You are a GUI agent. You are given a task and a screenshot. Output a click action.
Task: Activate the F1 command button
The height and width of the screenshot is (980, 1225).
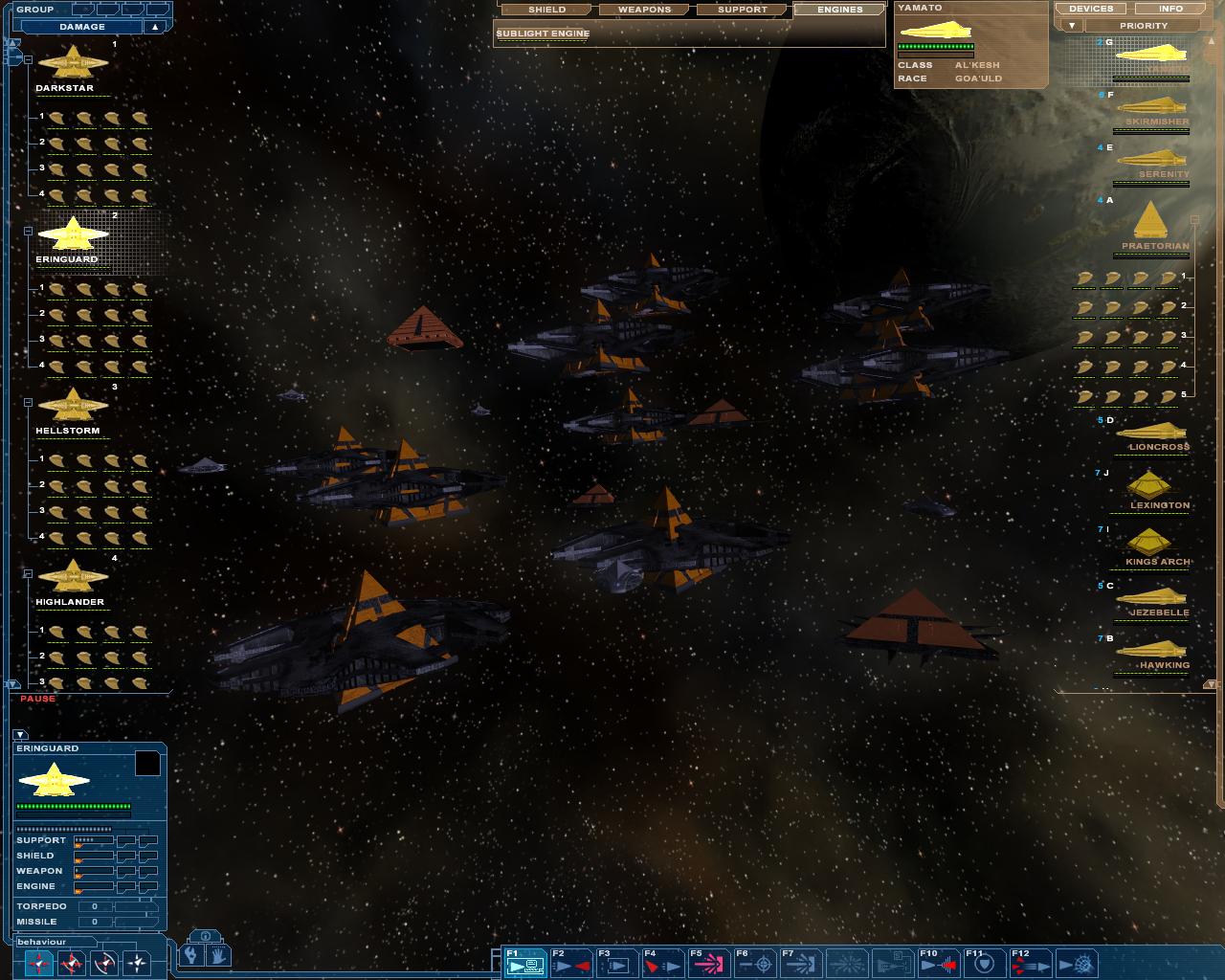tap(525, 963)
